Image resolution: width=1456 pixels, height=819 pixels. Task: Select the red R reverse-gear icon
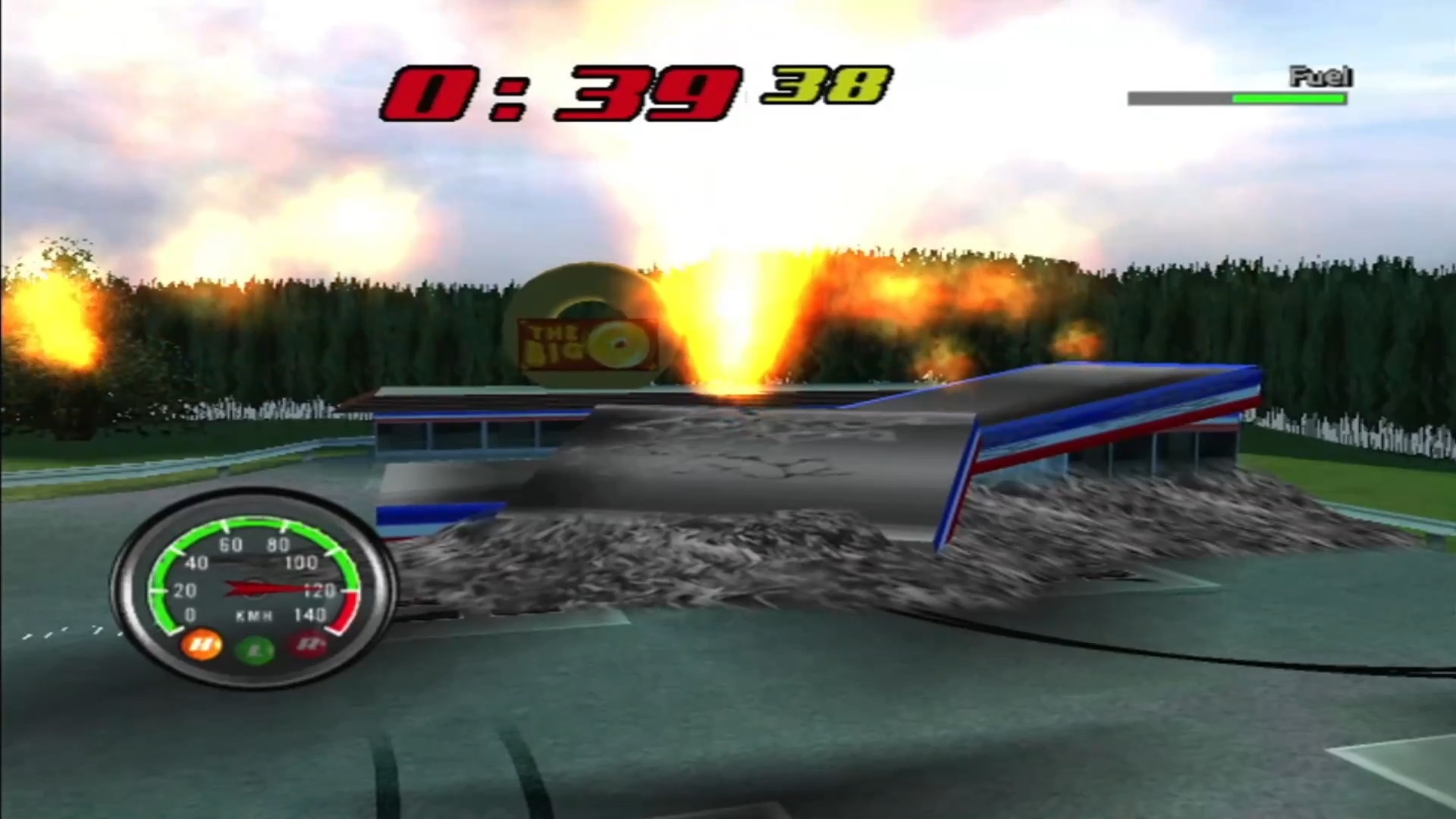pos(308,646)
